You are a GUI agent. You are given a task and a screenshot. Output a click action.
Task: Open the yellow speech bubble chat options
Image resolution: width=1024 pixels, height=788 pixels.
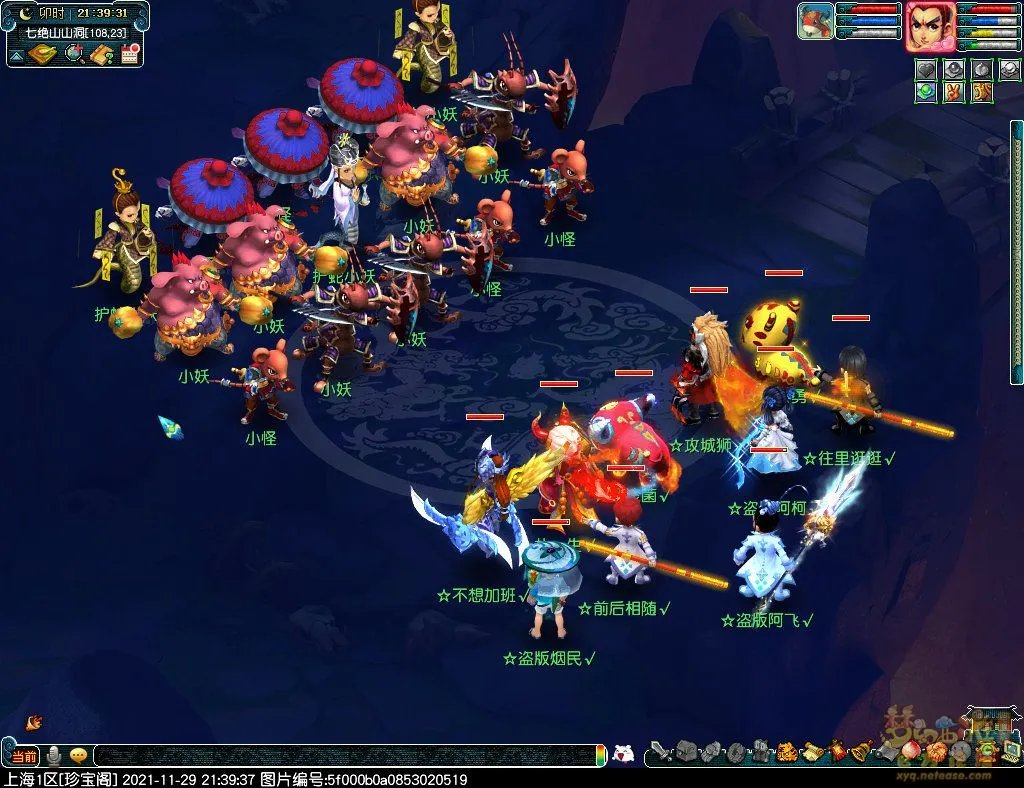(77, 756)
